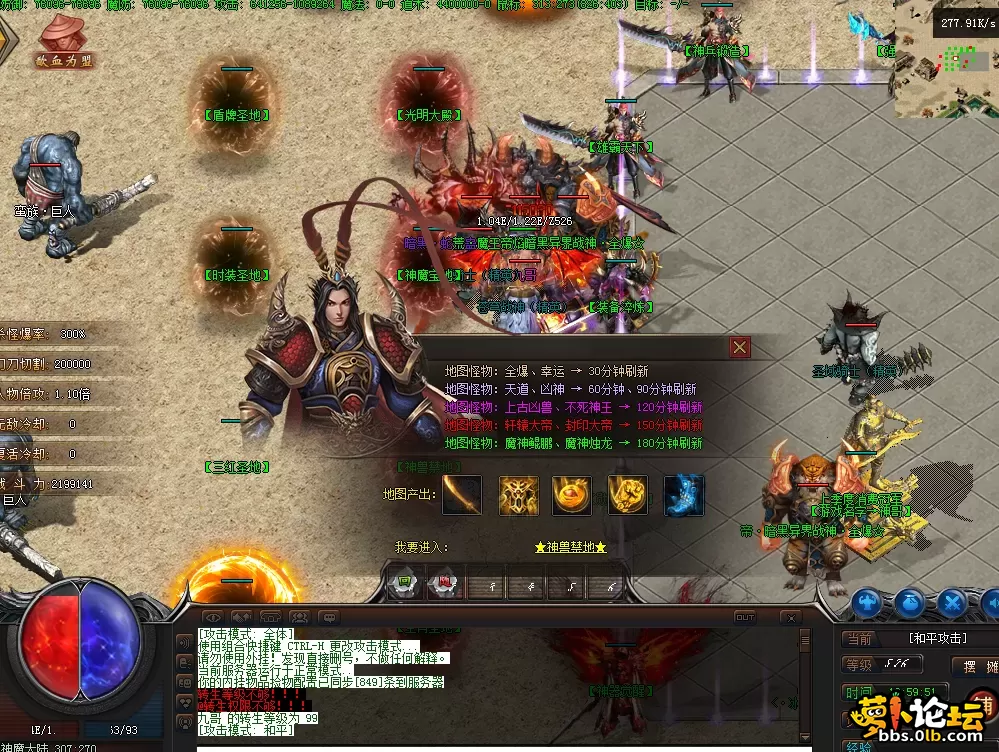Inspect the golden armor drop icon
999x752 pixels.
pos(519,495)
